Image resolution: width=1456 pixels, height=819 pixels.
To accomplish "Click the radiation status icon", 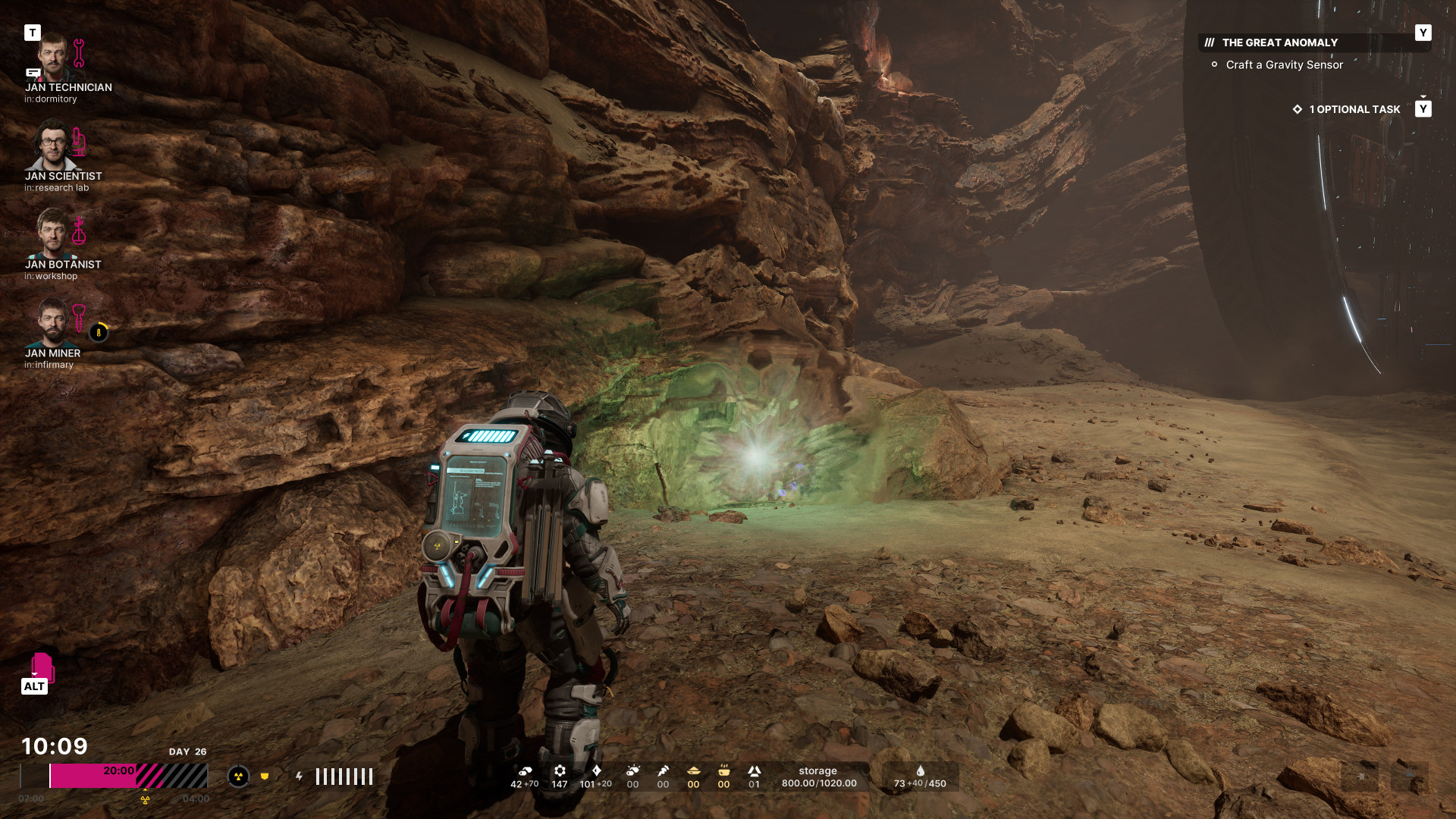I will (238, 777).
